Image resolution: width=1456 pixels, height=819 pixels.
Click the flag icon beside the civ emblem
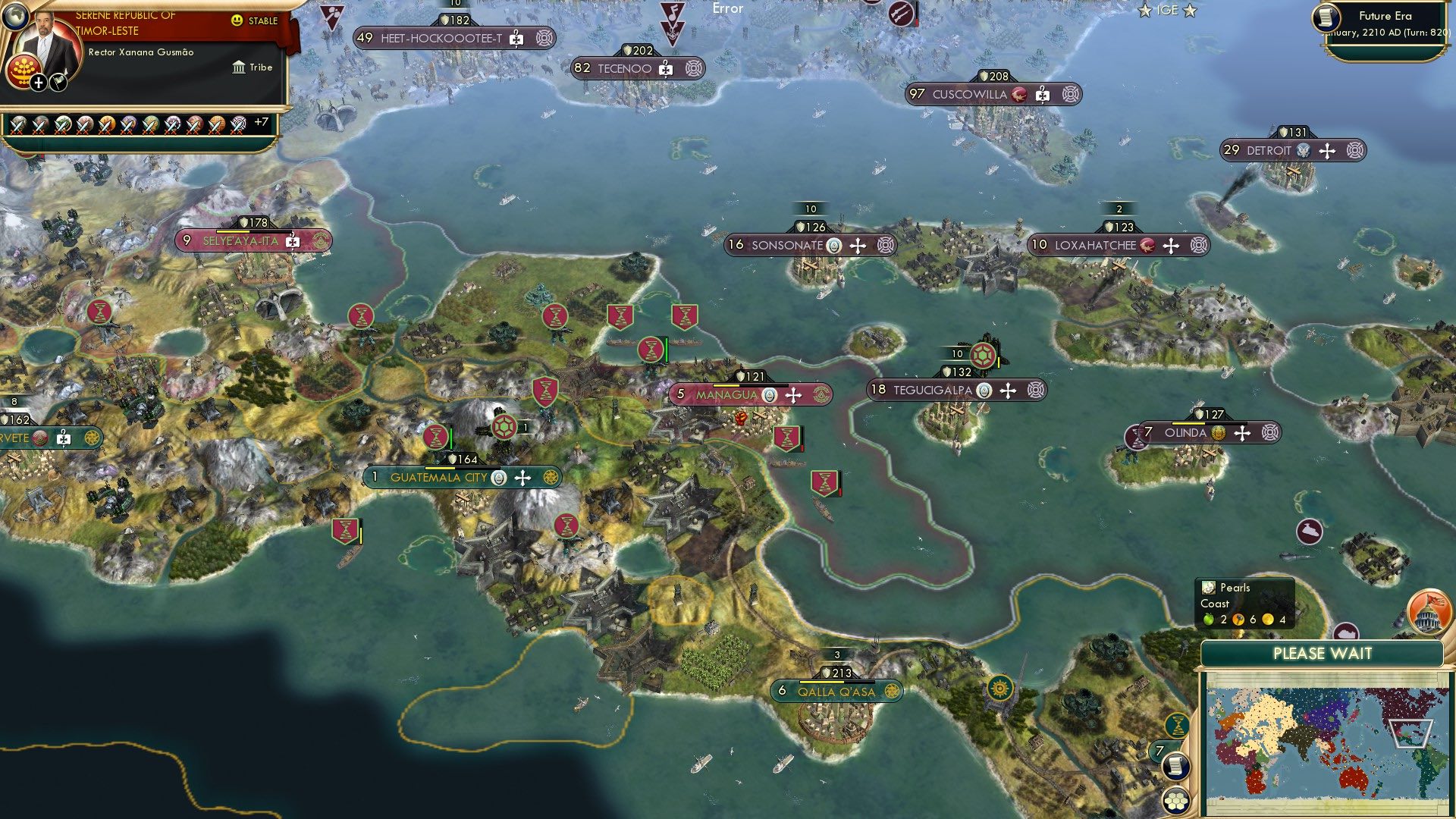59,82
